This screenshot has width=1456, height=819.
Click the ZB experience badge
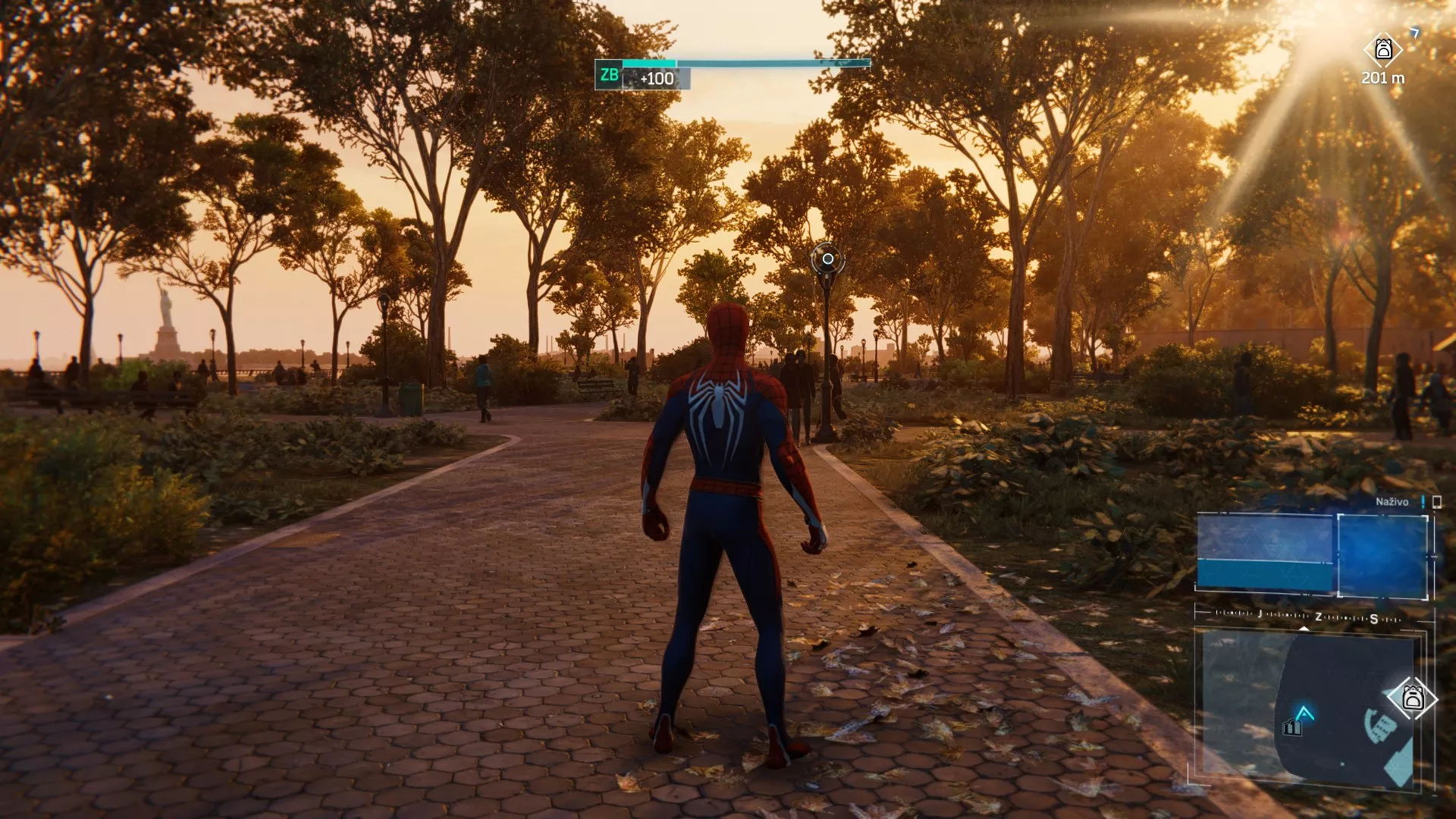tap(610, 76)
